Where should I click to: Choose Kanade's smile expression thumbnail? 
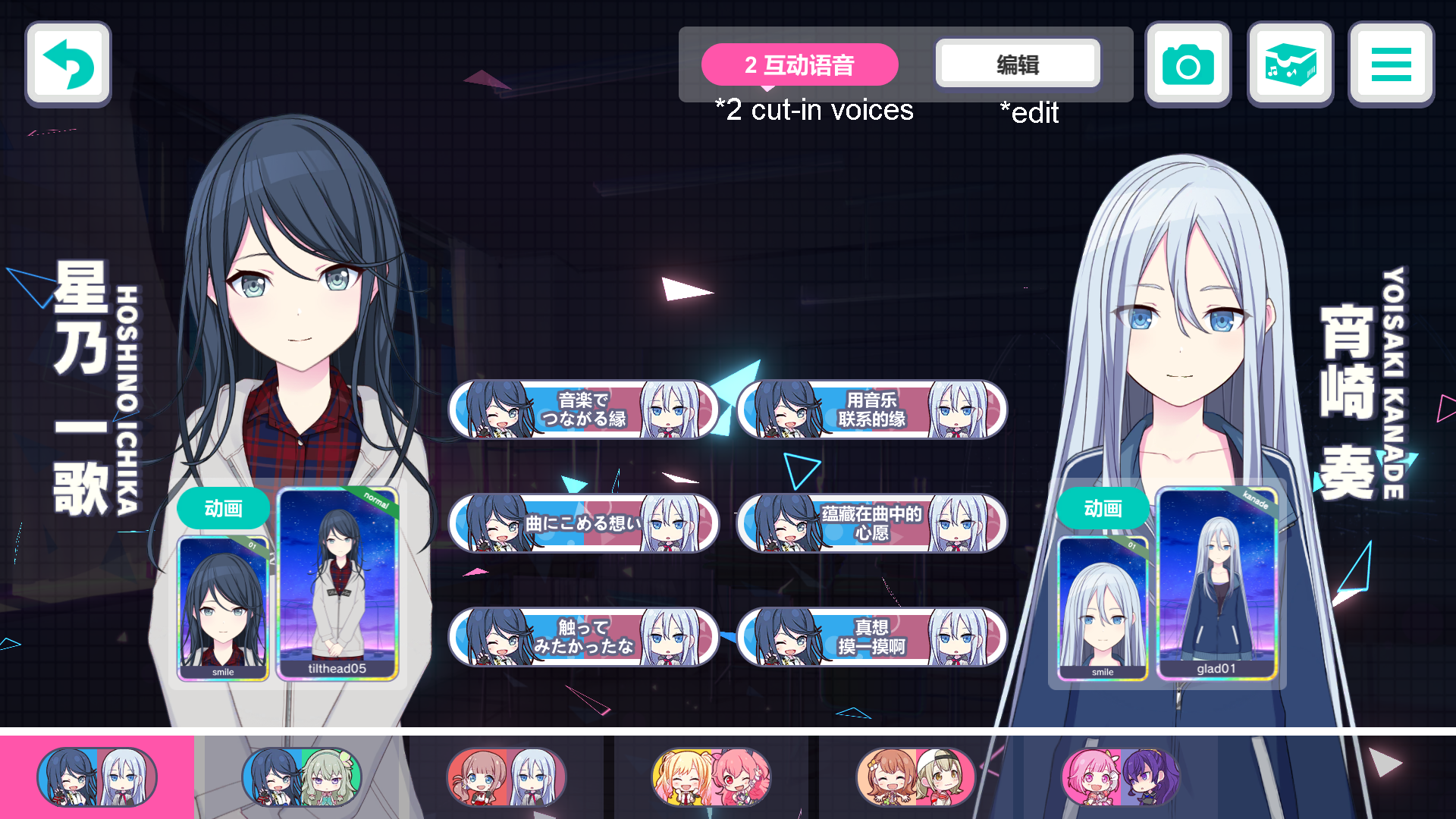coord(1103,607)
